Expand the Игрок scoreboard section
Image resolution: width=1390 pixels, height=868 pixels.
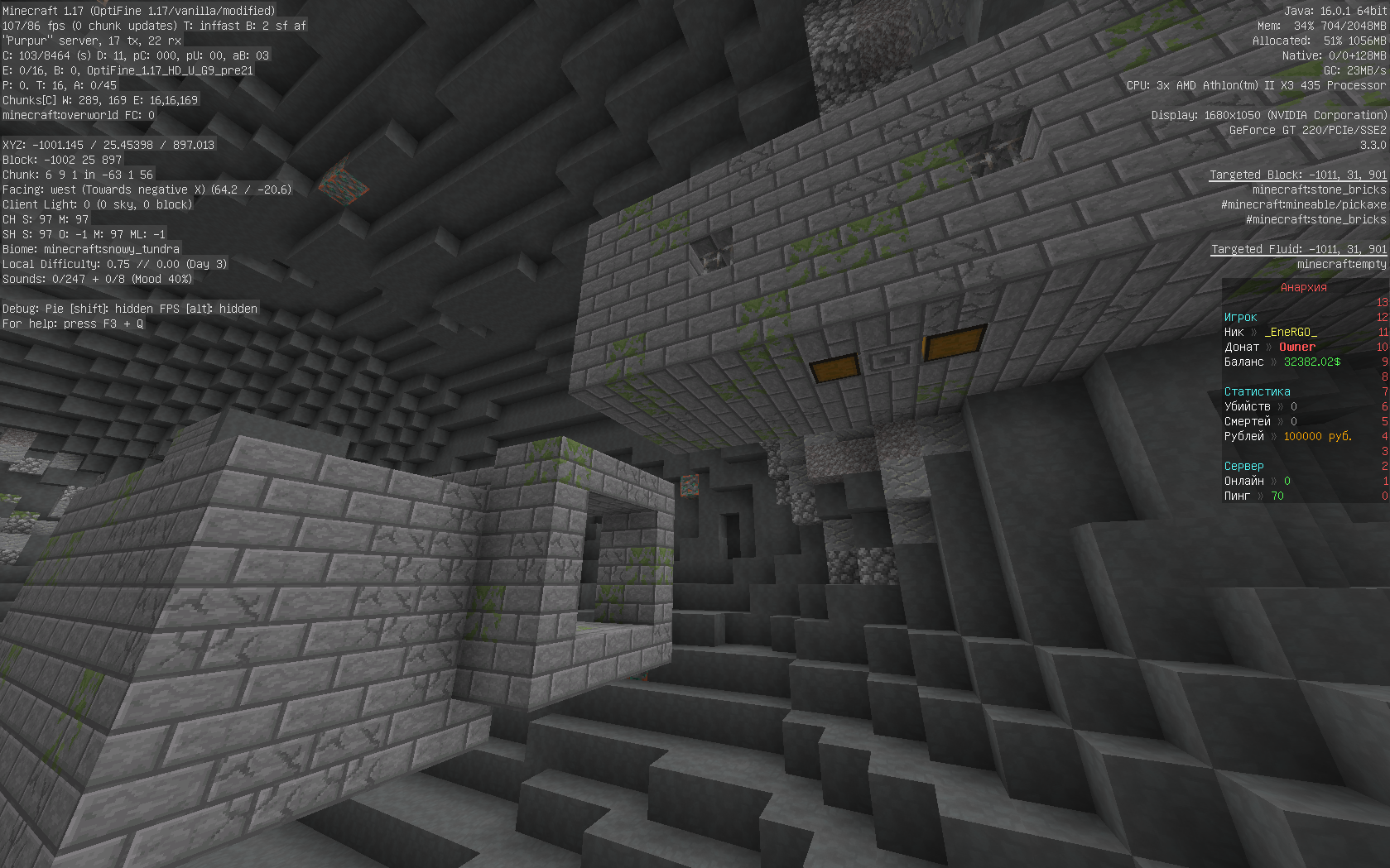pyautogui.click(x=1239, y=317)
